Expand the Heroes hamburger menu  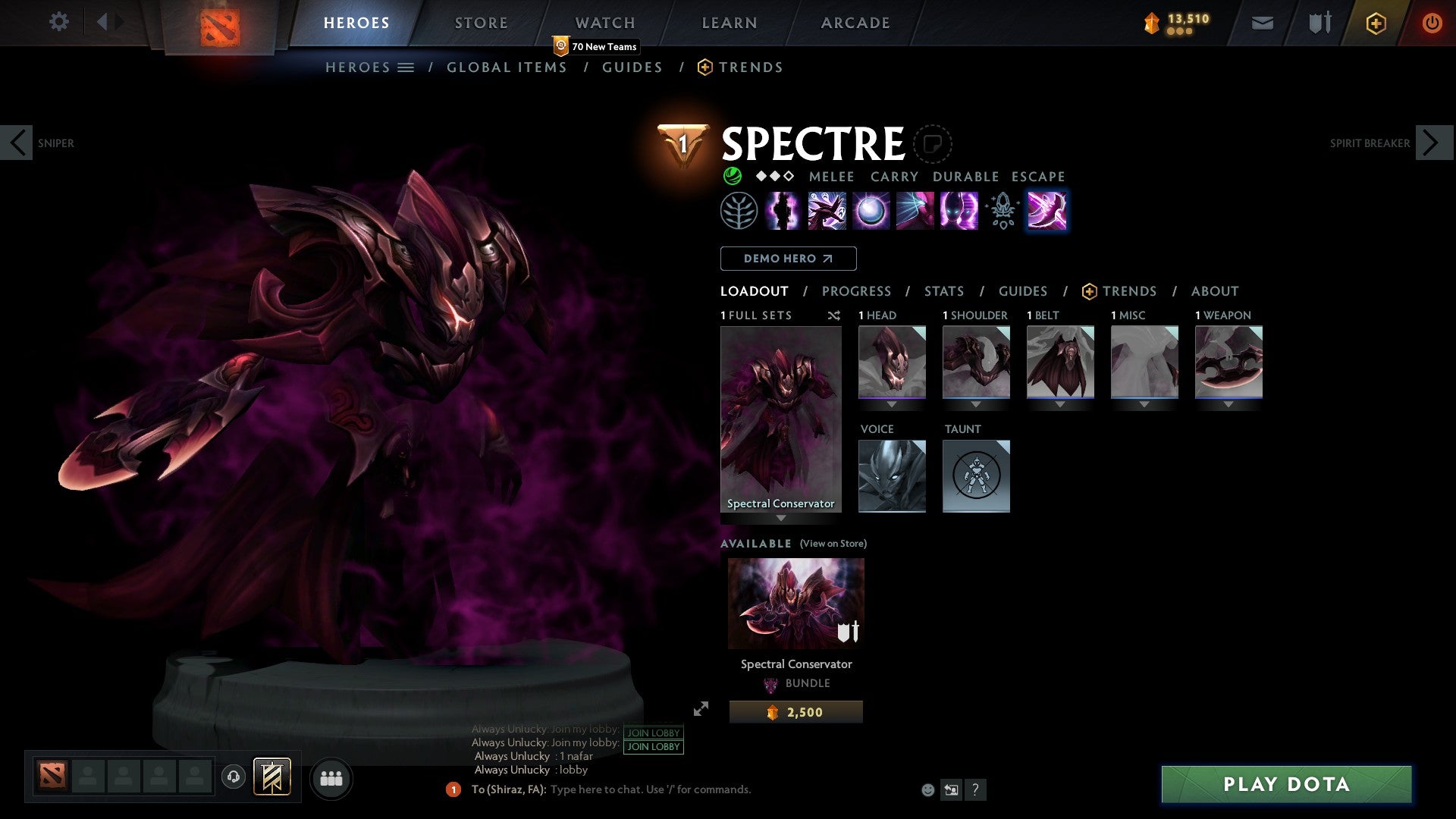point(407,67)
